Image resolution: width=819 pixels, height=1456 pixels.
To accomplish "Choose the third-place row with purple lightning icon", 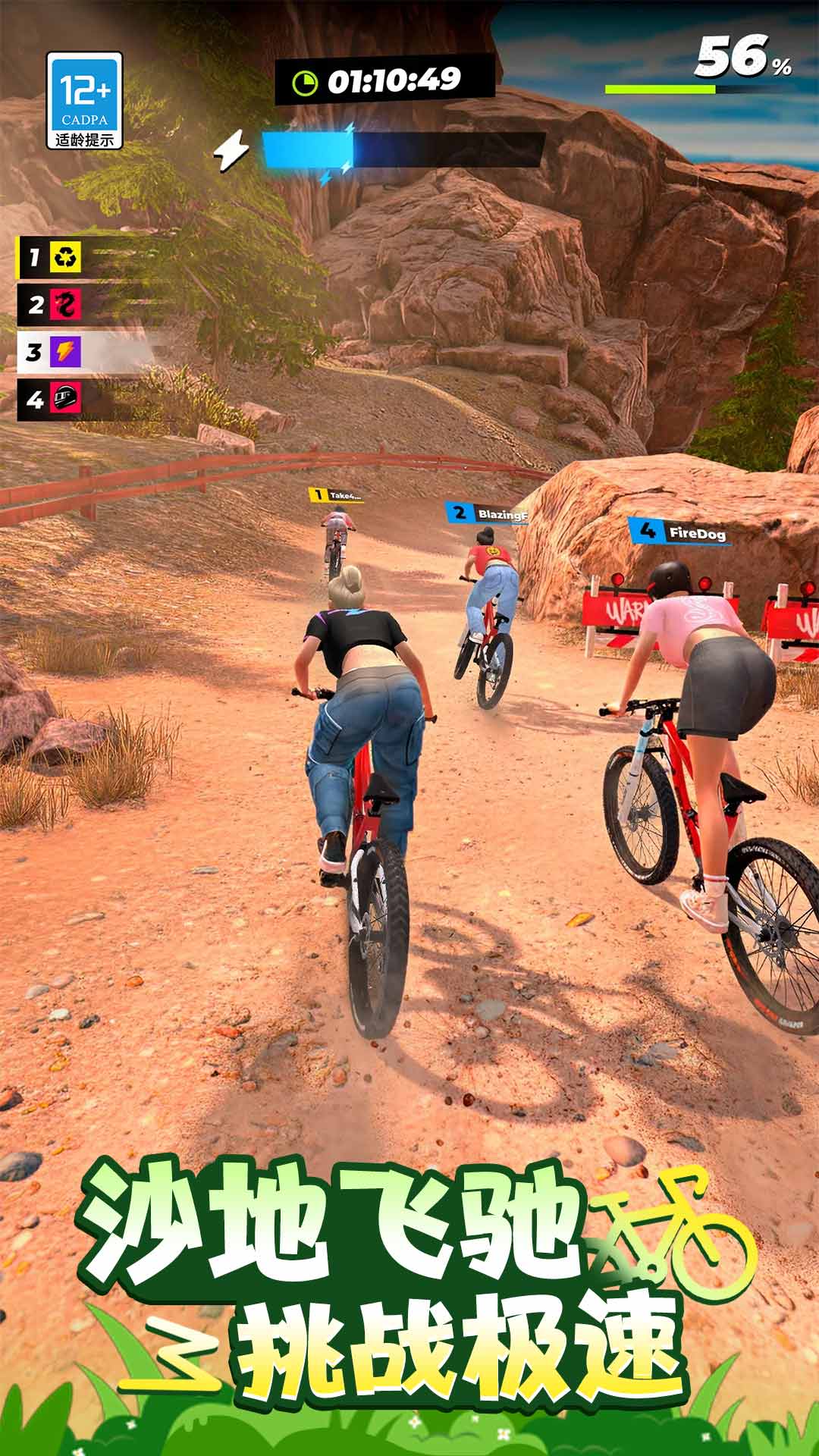I will [x=51, y=352].
